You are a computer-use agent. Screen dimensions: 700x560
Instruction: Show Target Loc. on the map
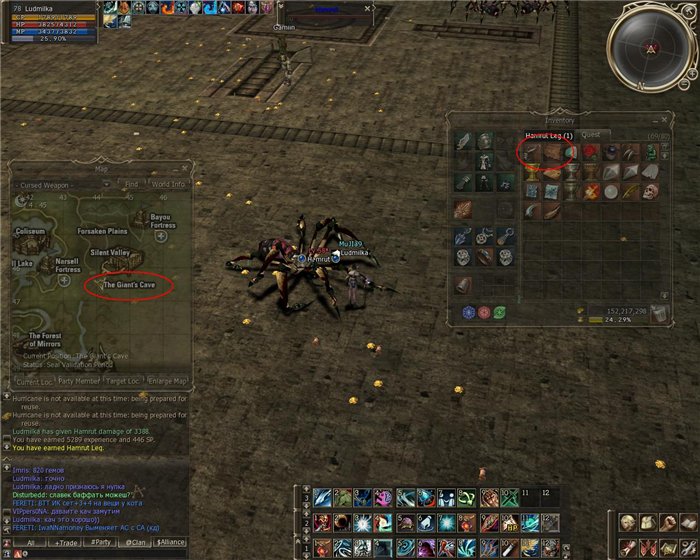pyautogui.click(x=124, y=381)
